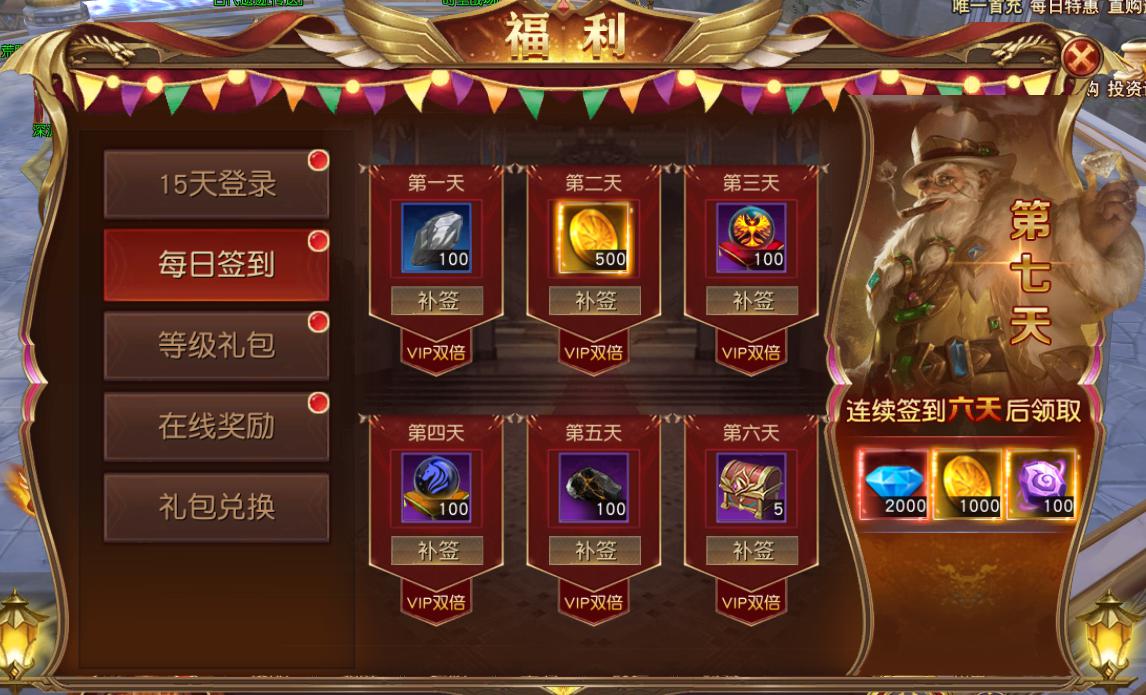
Task: Switch to the 15天登录 tab
Action: [216, 185]
